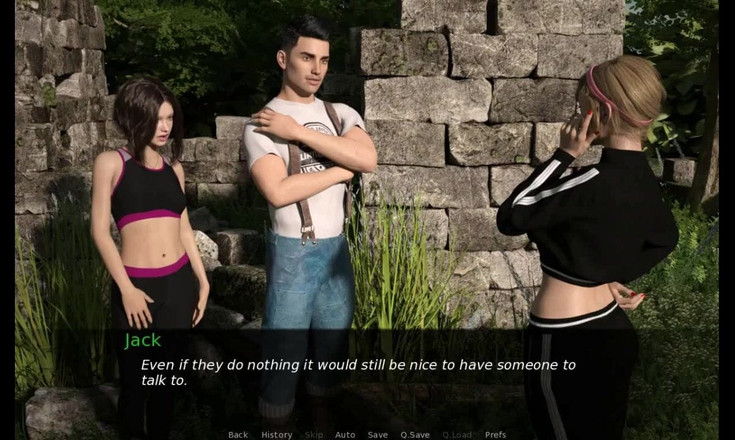Quick save with Q.Save

(415, 435)
